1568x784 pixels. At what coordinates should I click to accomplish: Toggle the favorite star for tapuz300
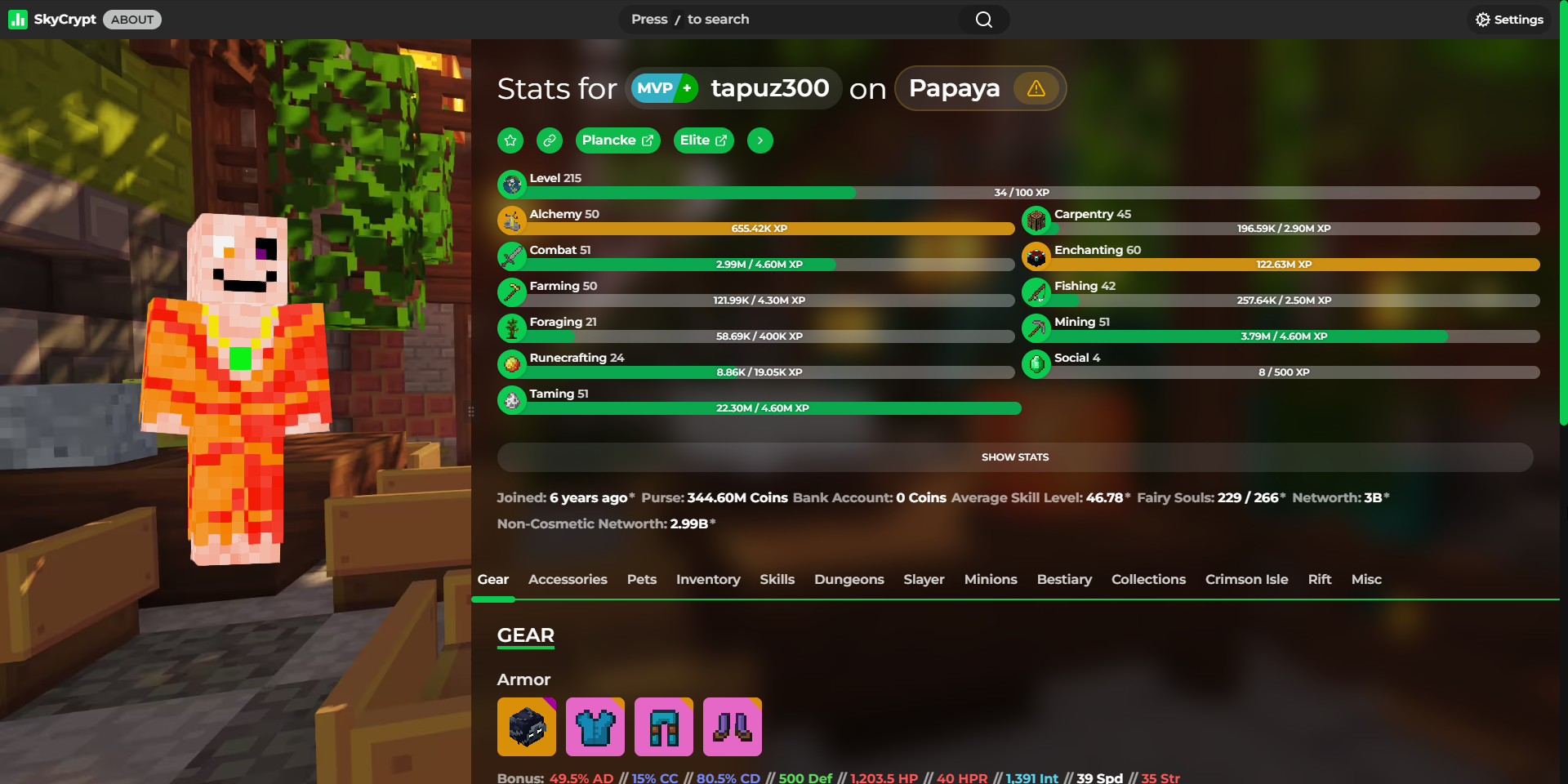pyautogui.click(x=510, y=140)
